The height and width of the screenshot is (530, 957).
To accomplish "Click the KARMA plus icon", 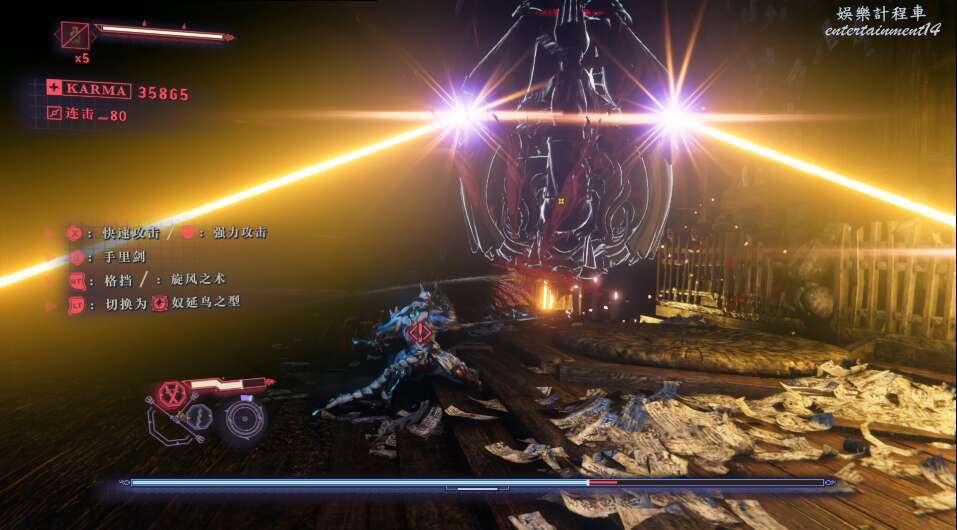I will pos(54,89).
